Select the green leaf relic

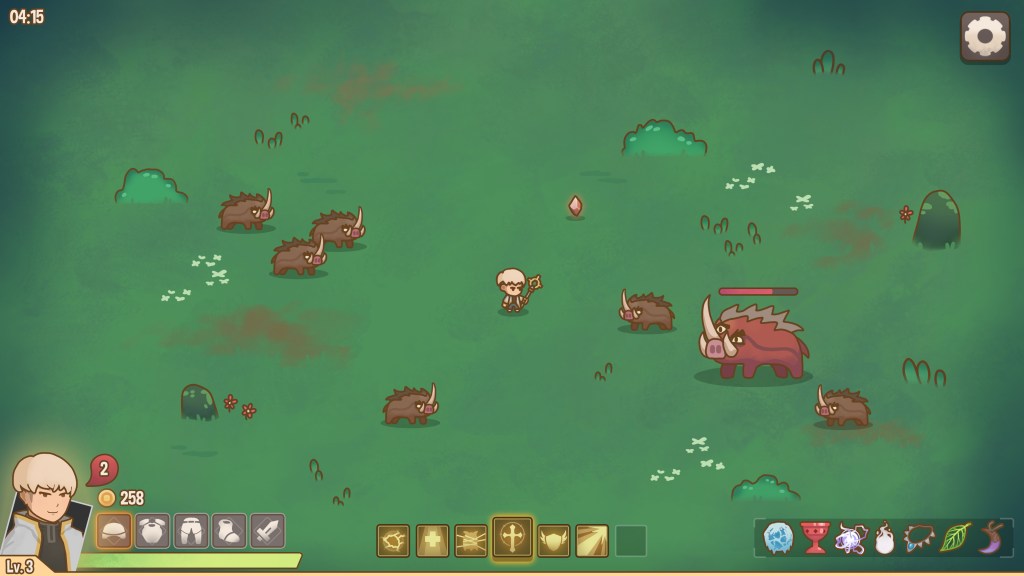click(955, 538)
